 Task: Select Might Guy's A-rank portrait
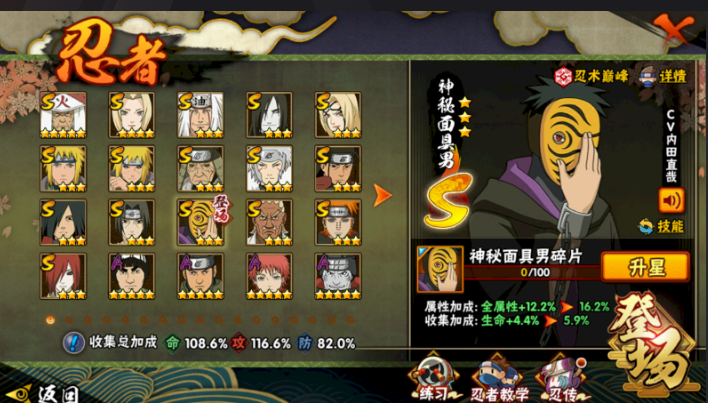point(131,276)
